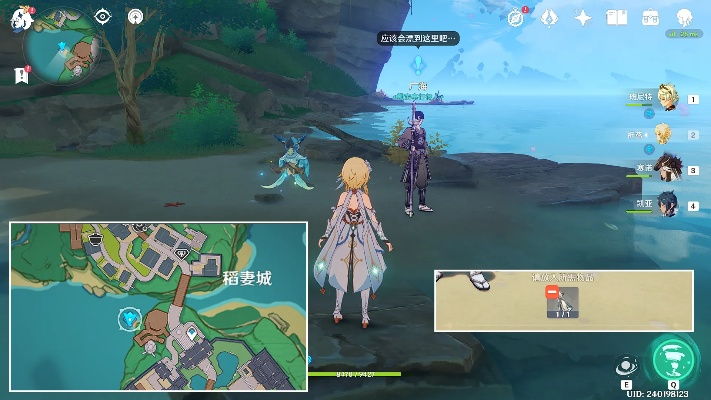Switch to party member number 2
The width and height of the screenshot is (711, 400).
(666, 133)
